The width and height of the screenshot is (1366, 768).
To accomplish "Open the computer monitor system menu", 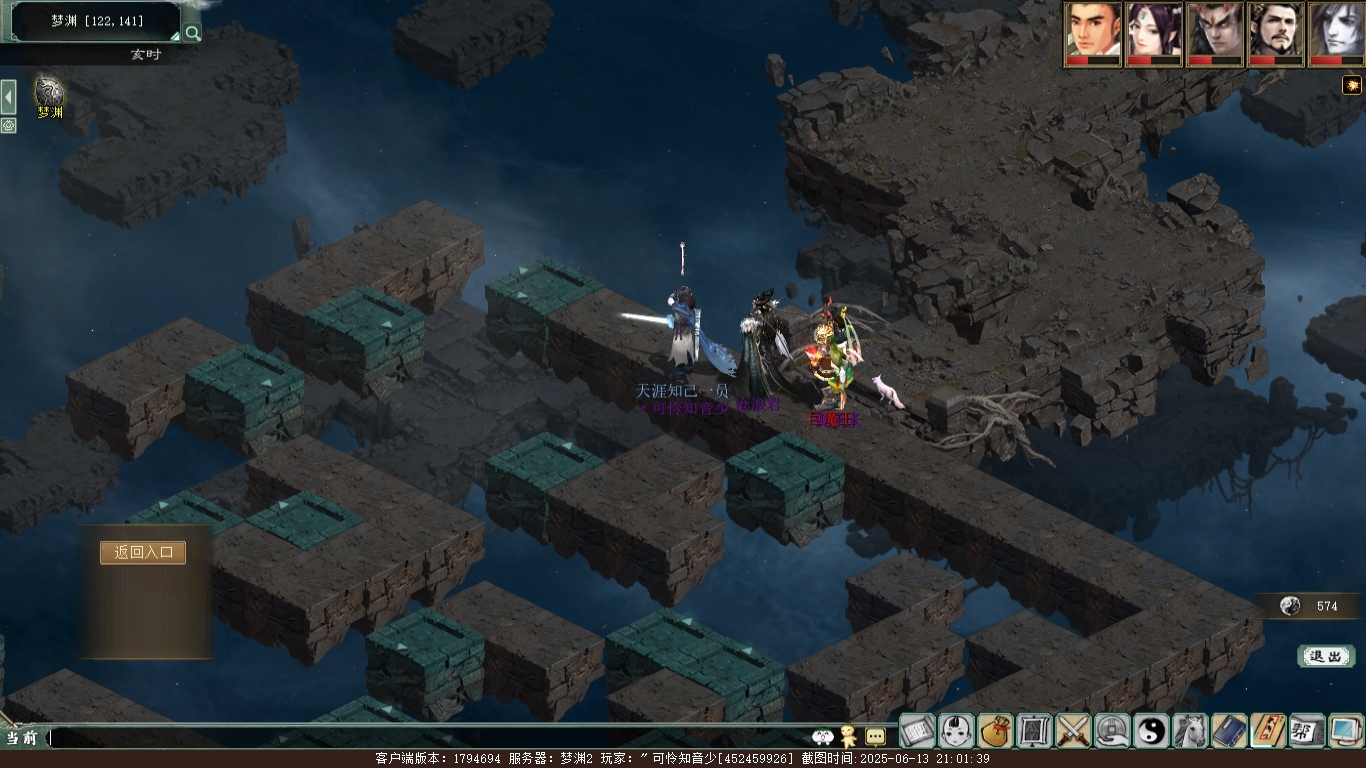I will [1346, 731].
